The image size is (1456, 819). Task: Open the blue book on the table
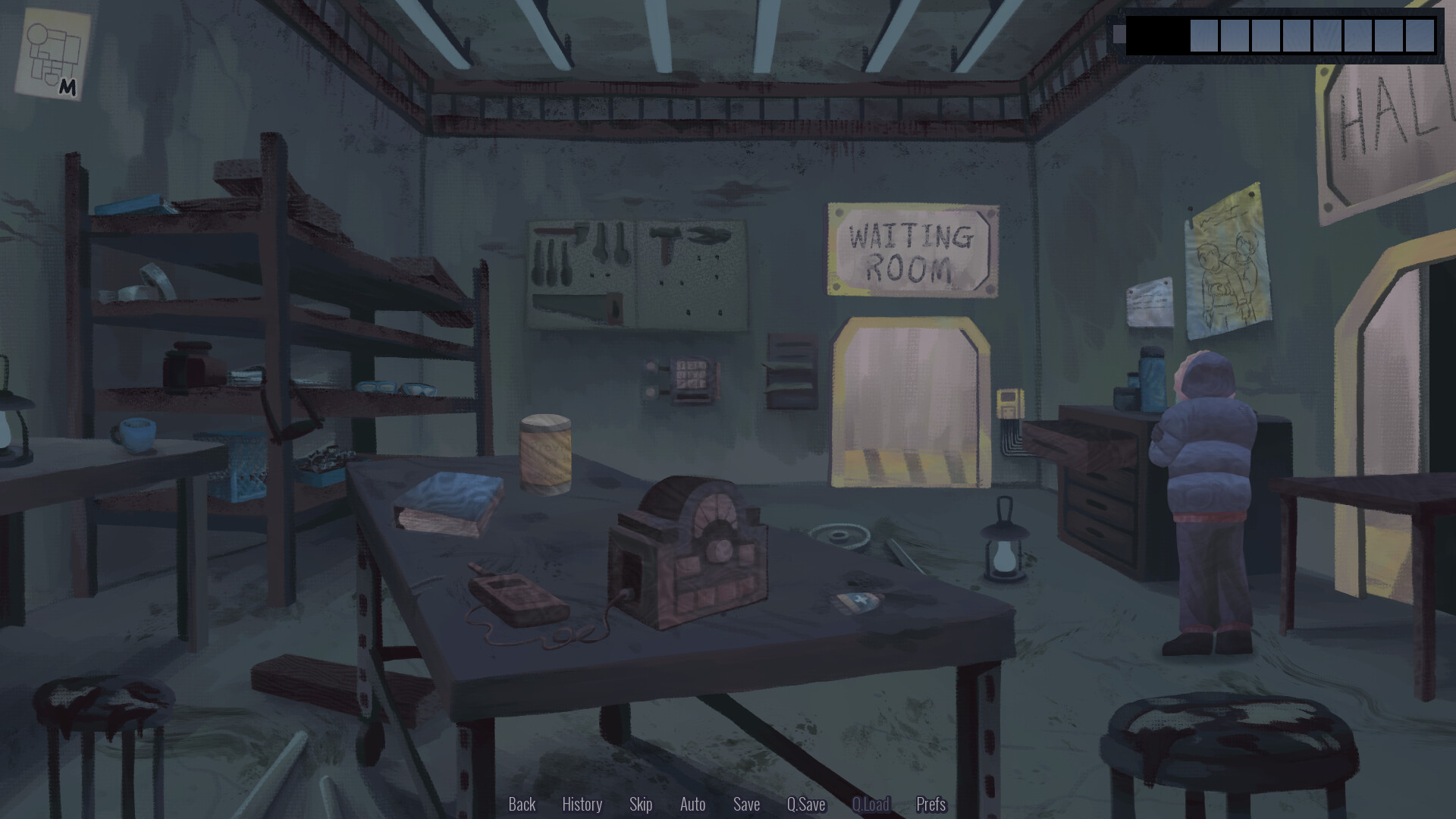(447, 500)
